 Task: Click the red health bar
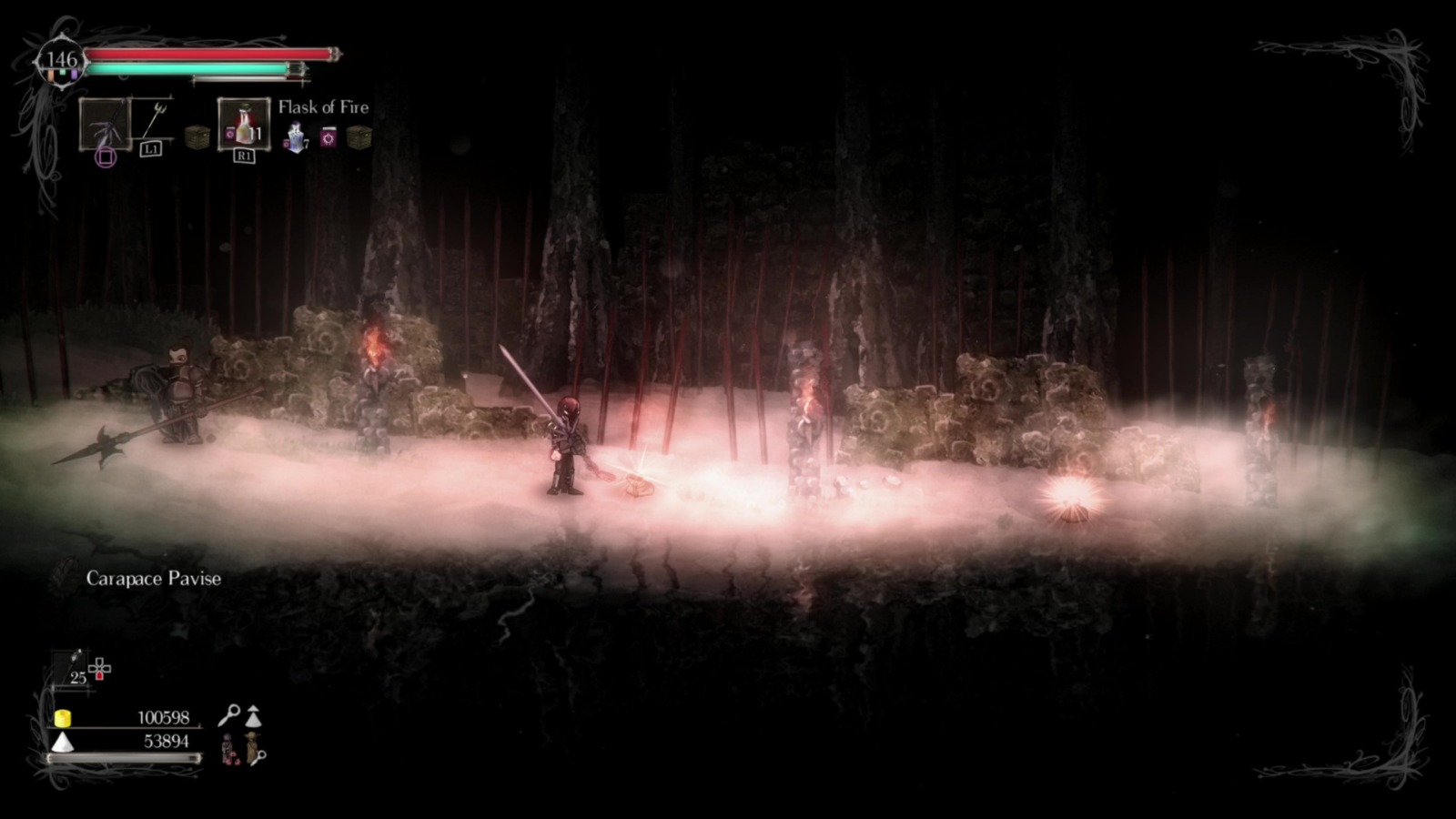pyautogui.click(x=211, y=55)
